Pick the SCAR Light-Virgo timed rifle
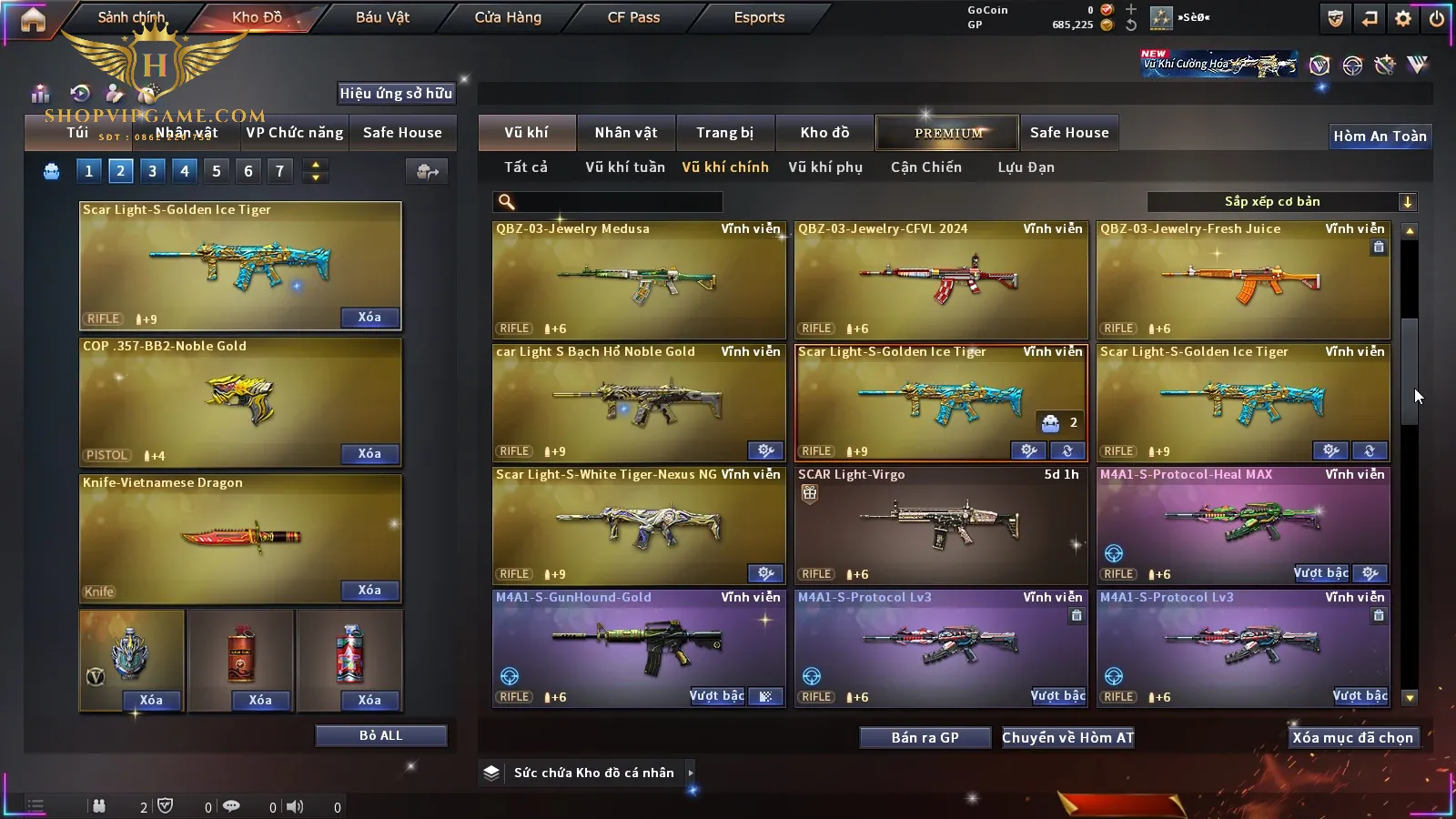 point(940,525)
